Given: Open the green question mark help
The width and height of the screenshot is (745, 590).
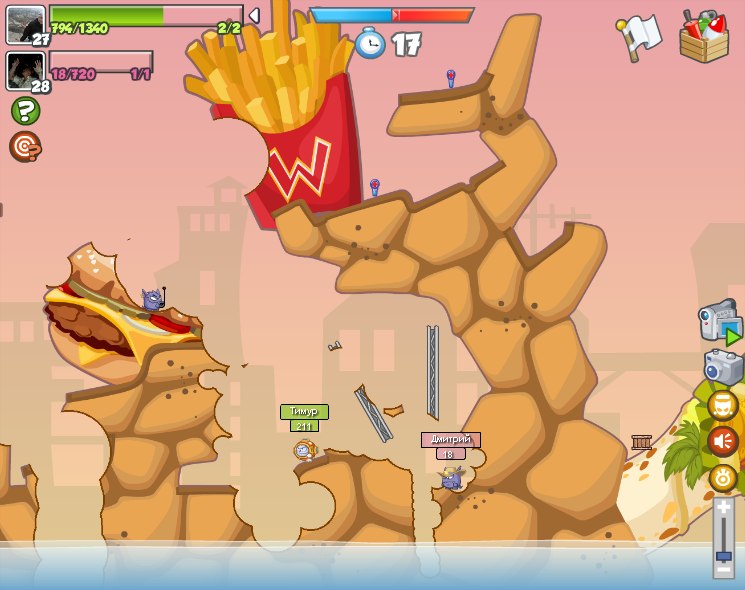Looking at the screenshot, I should pos(24,110).
